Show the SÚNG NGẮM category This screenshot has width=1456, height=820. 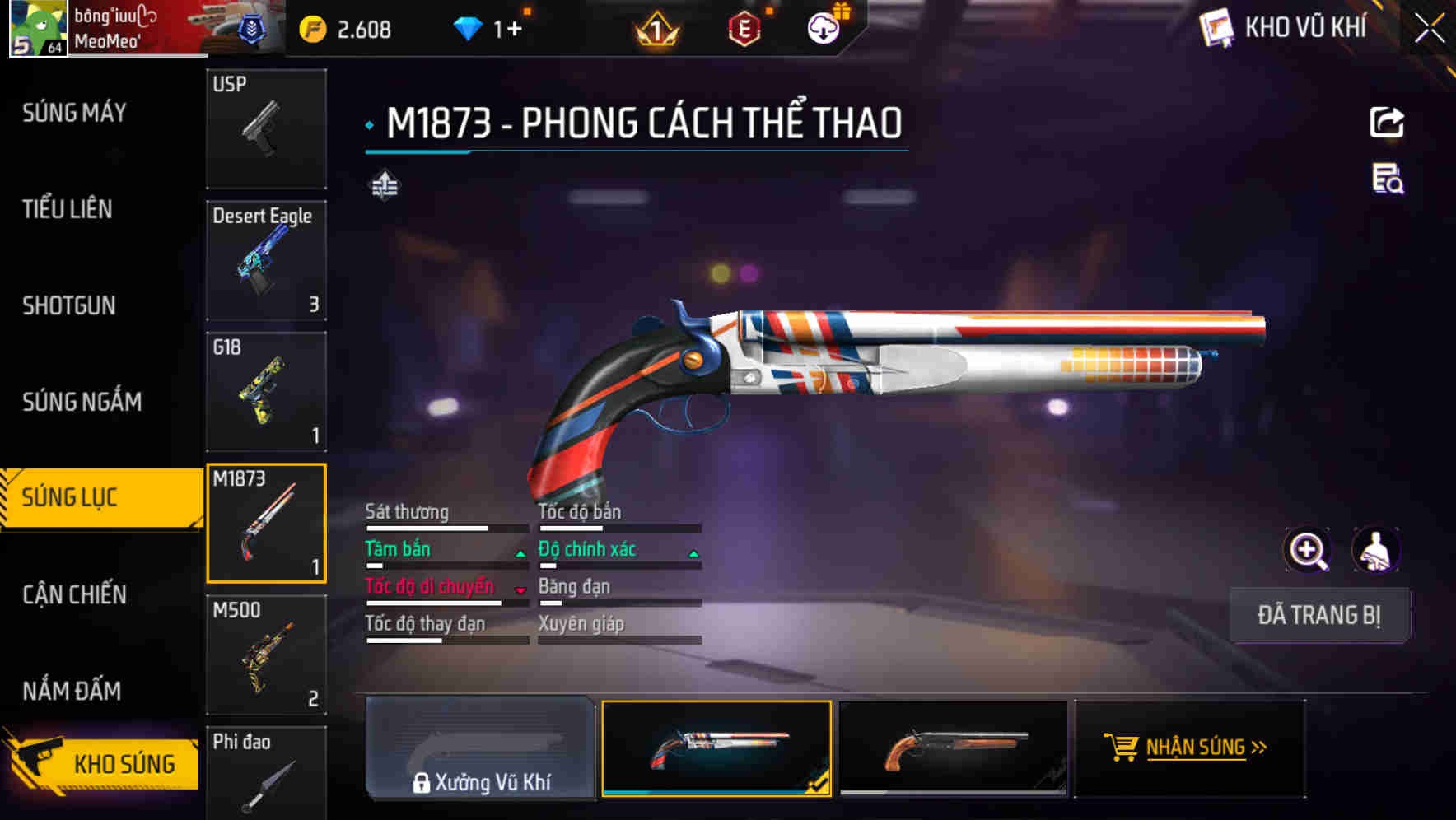point(82,402)
